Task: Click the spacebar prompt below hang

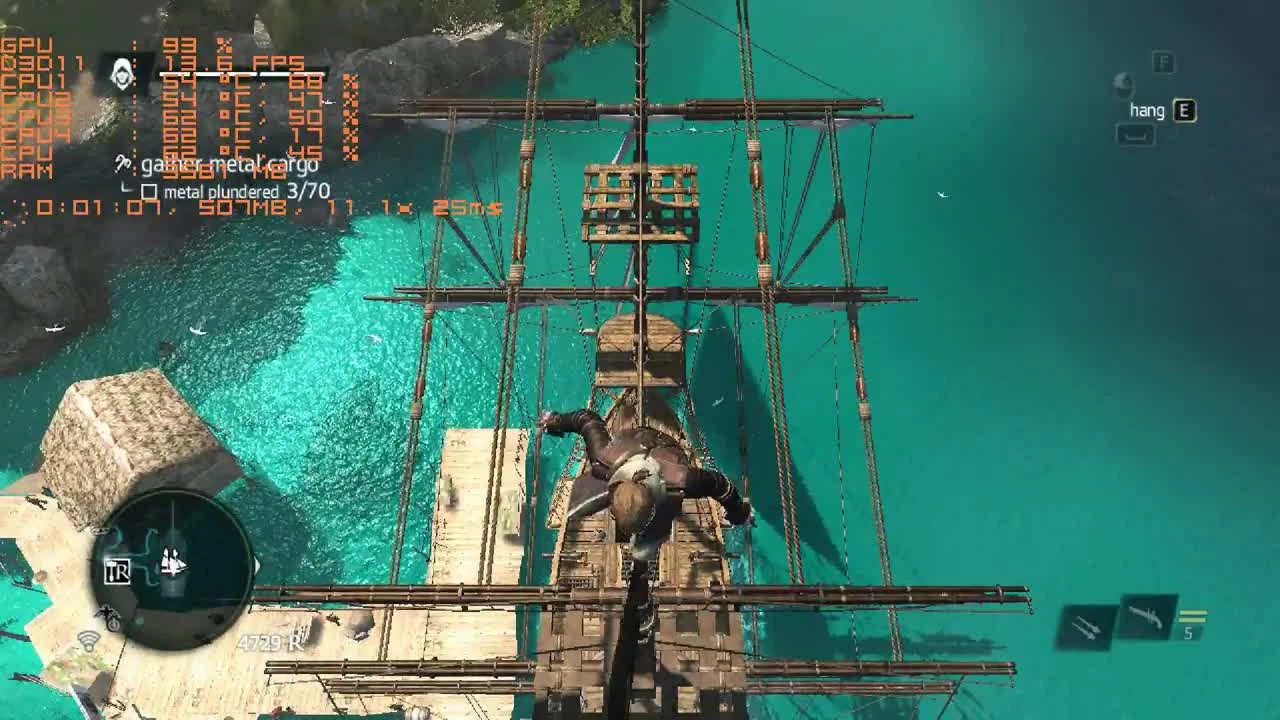Action: click(1136, 134)
